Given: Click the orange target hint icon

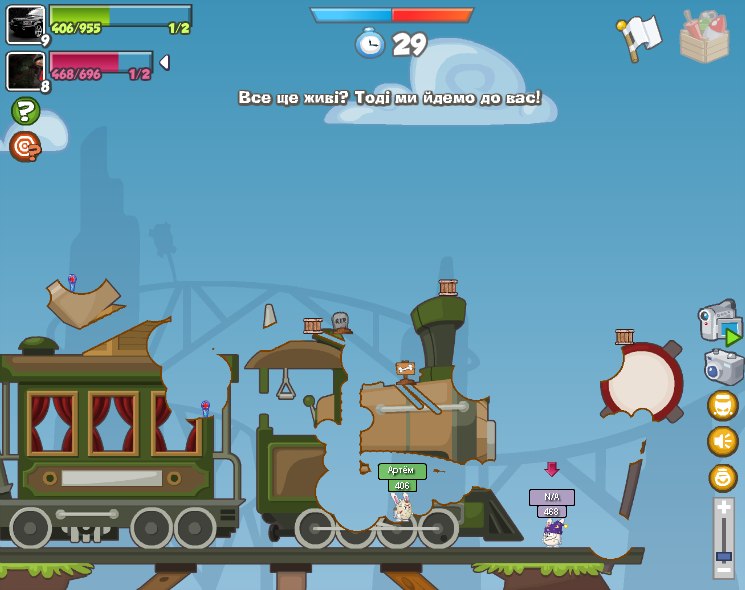Looking at the screenshot, I should pos(25,146).
